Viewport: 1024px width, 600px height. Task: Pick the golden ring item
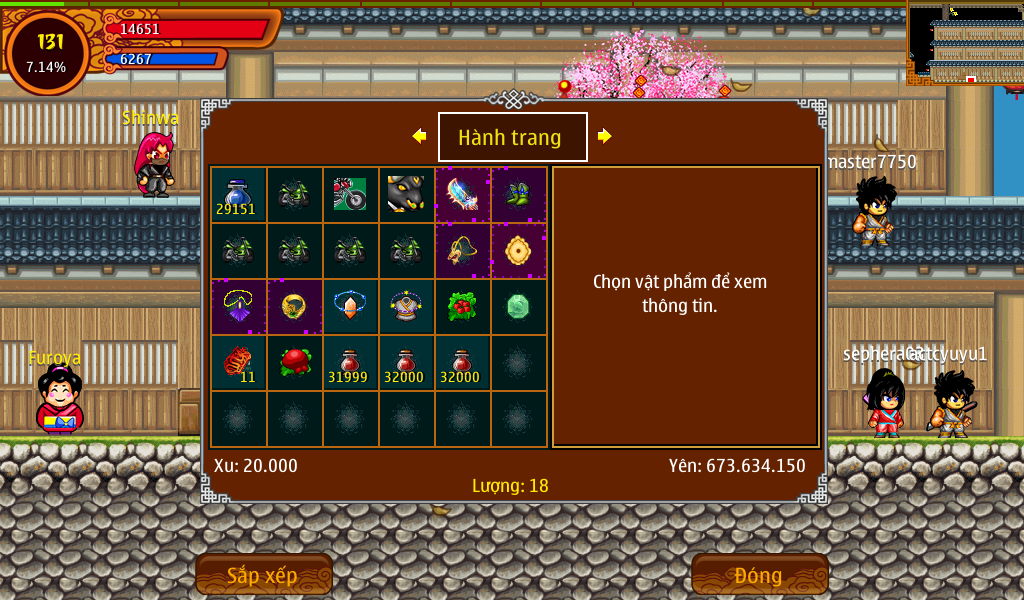[294, 307]
